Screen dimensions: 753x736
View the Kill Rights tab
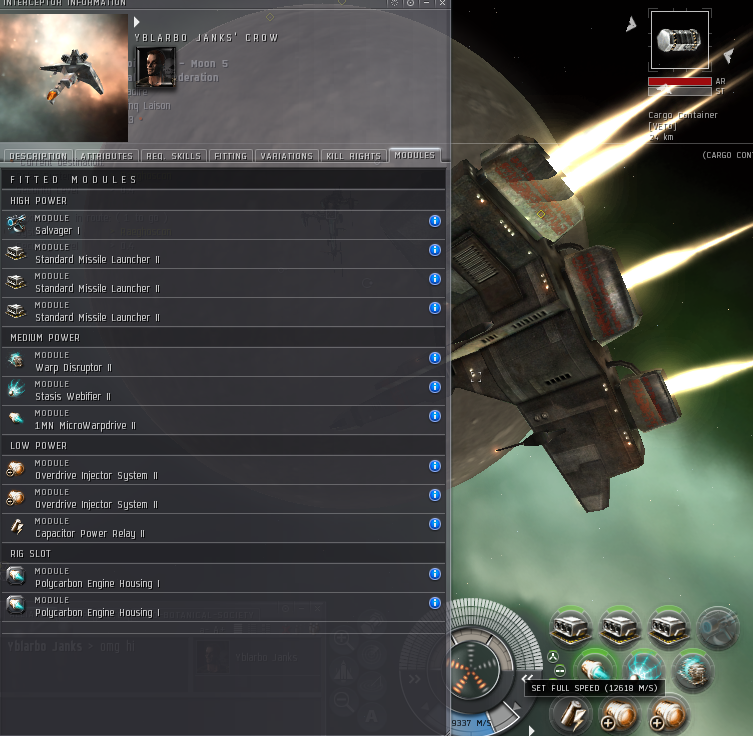click(353, 156)
